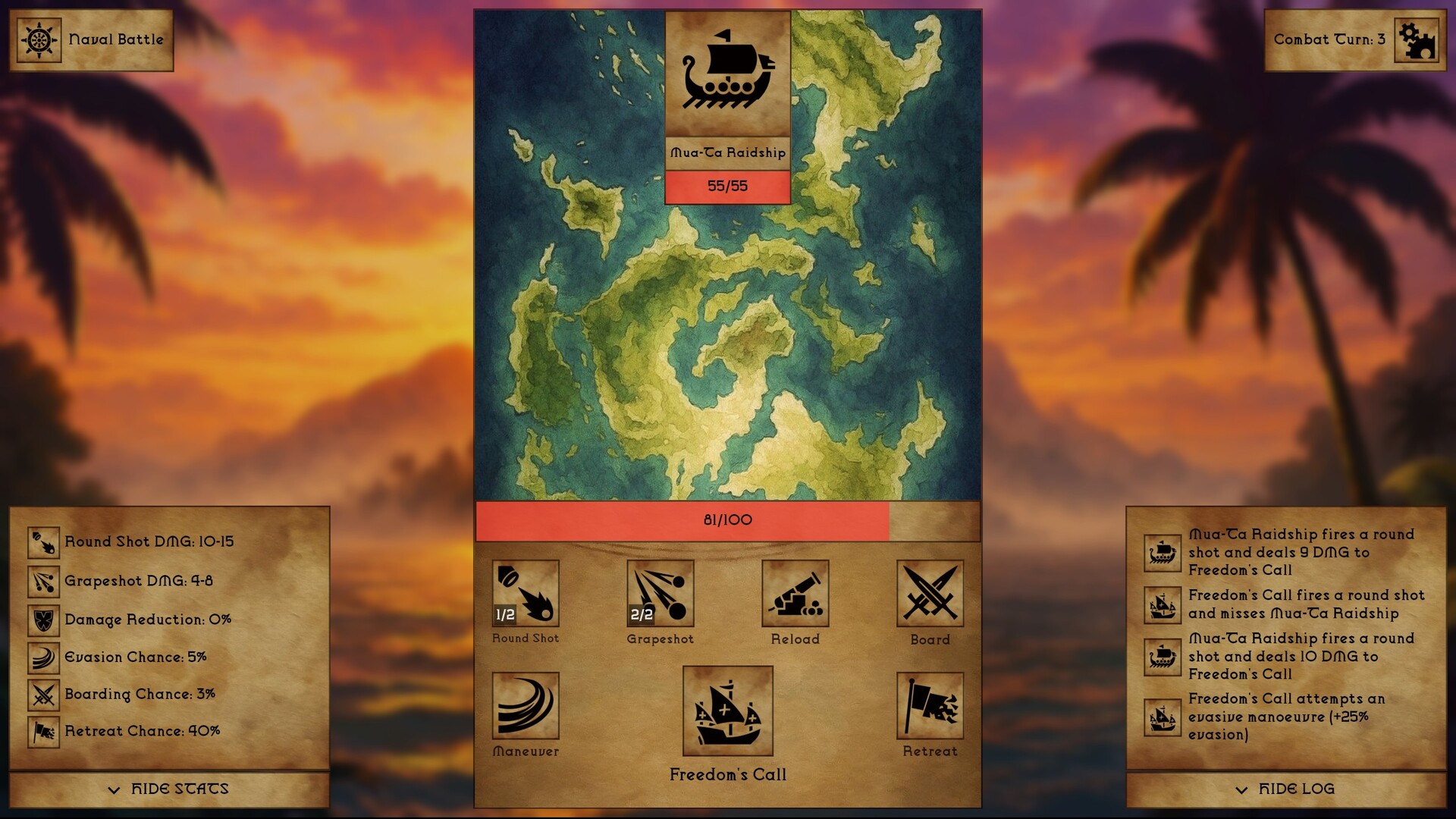This screenshot has height=819, width=1456.
Task: Click Freedom's Call 81/100 health bar
Action: [726, 519]
